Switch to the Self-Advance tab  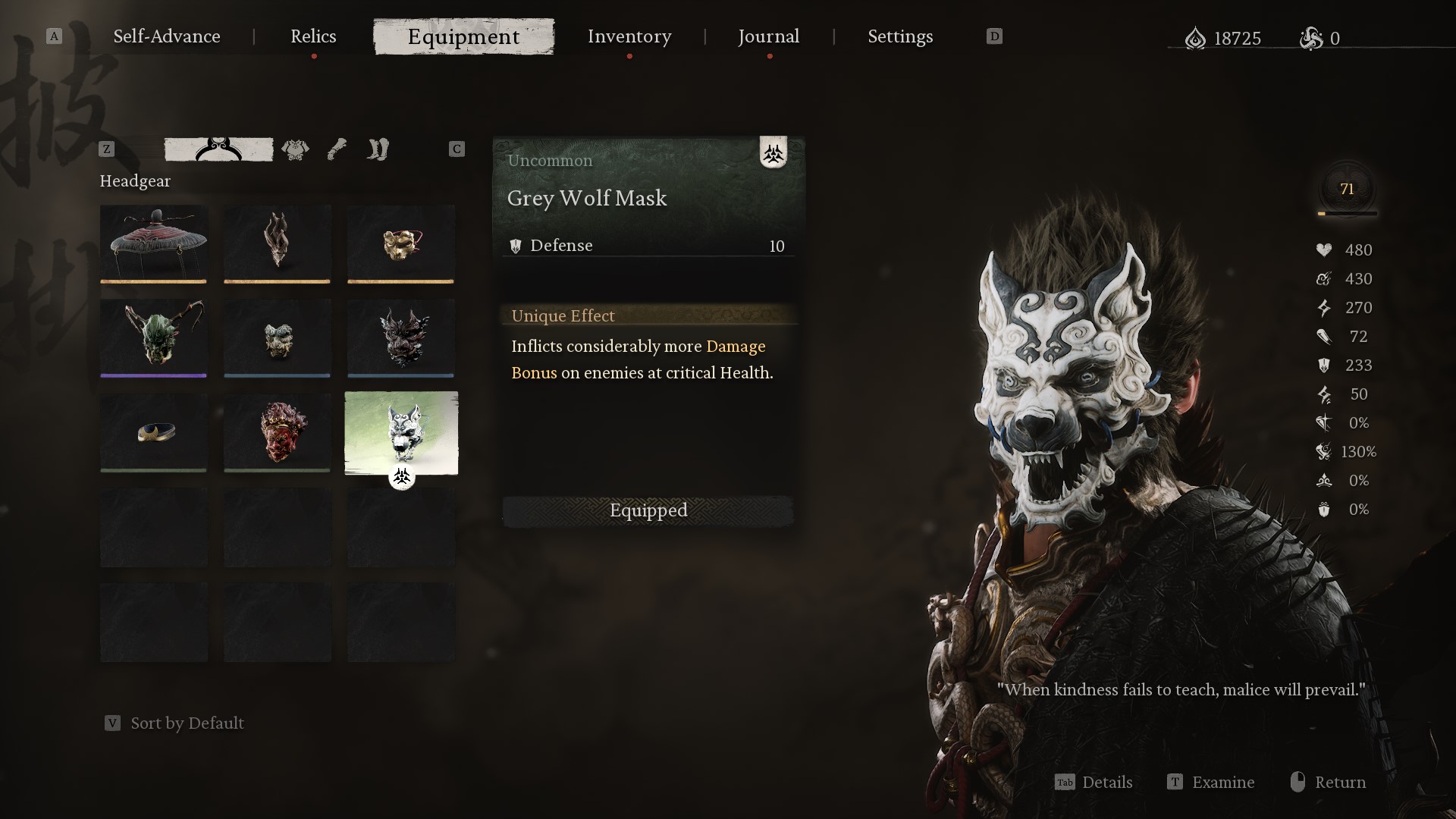pos(166,36)
